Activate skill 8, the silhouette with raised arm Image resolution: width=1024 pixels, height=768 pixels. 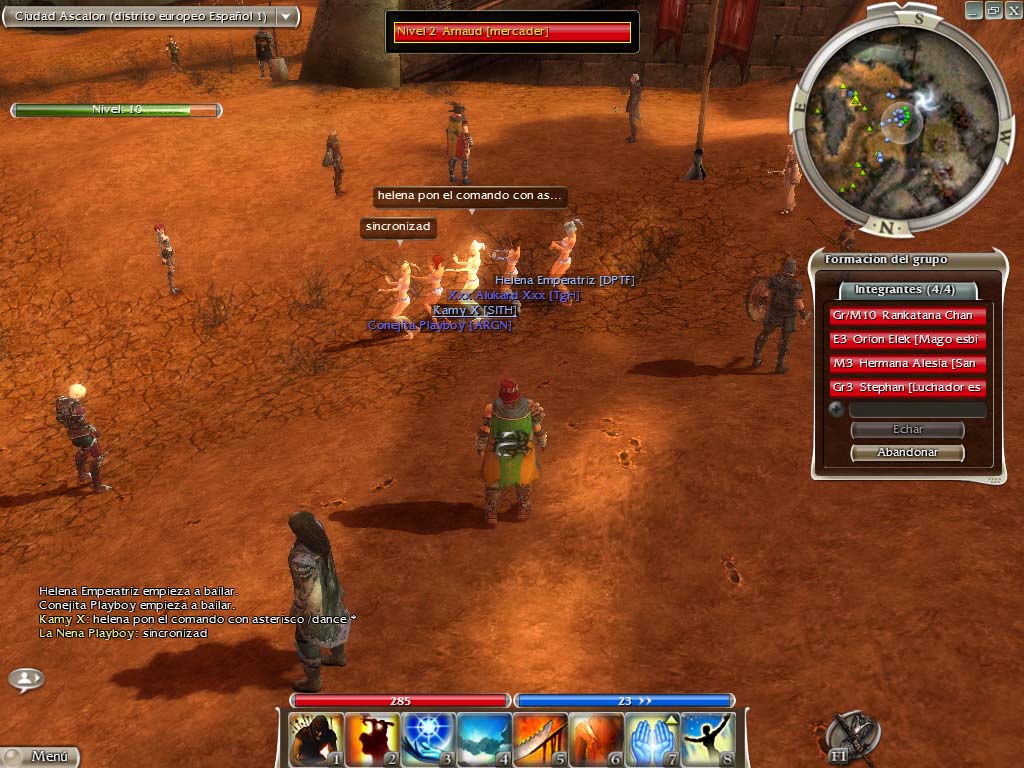[708, 739]
